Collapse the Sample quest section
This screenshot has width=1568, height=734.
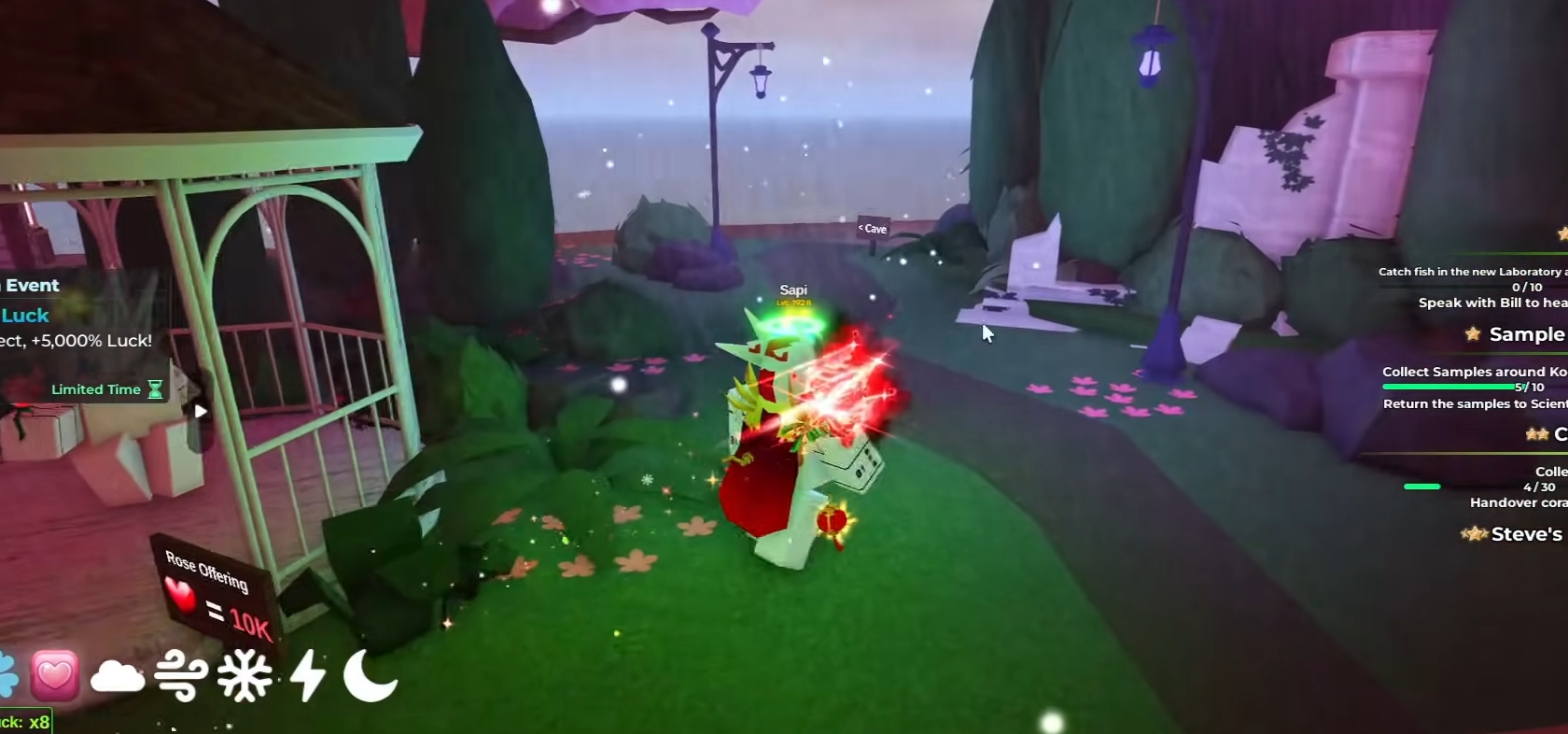[x=1527, y=334]
